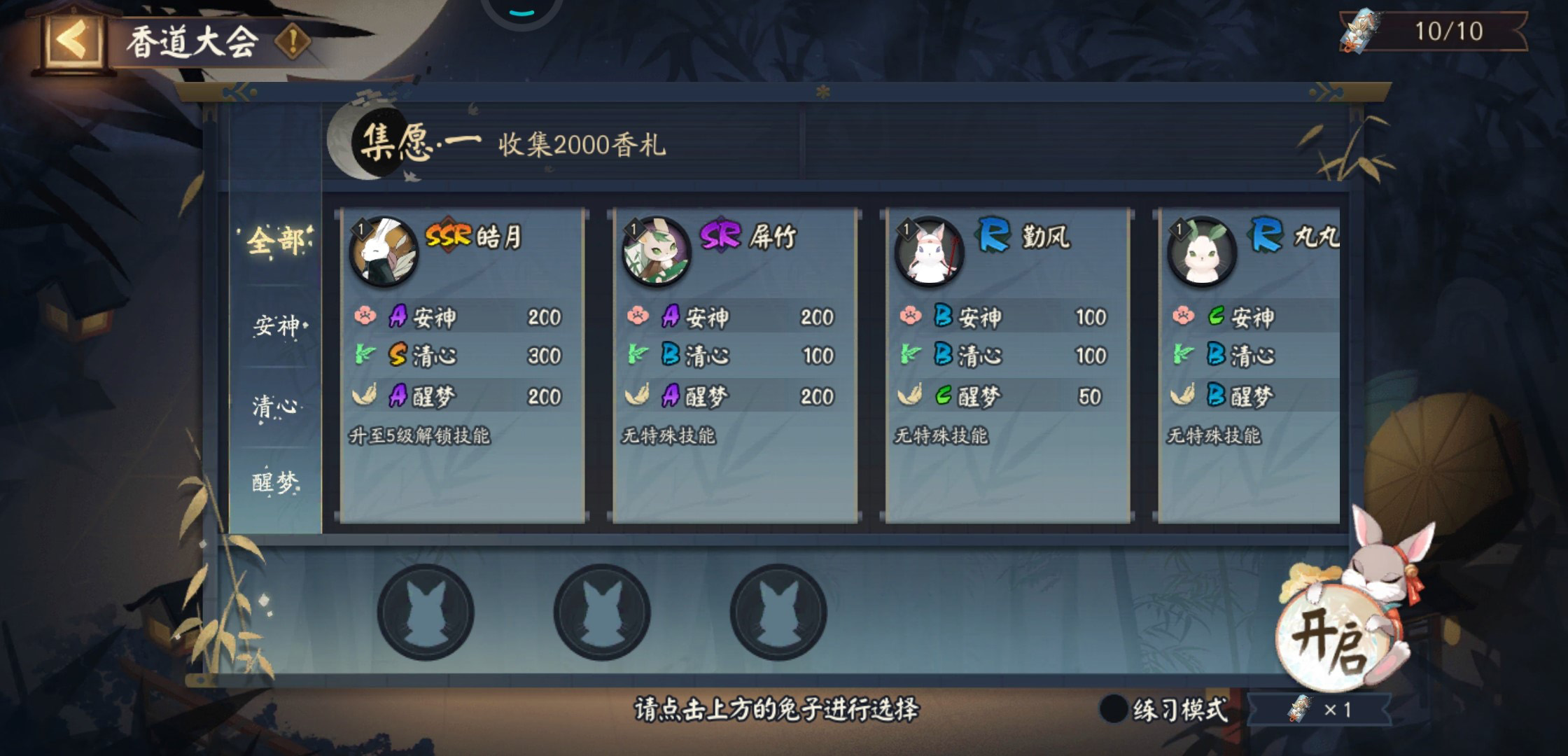Show the 醒梦 category tab
This screenshot has height=756, width=1568.
point(276,482)
